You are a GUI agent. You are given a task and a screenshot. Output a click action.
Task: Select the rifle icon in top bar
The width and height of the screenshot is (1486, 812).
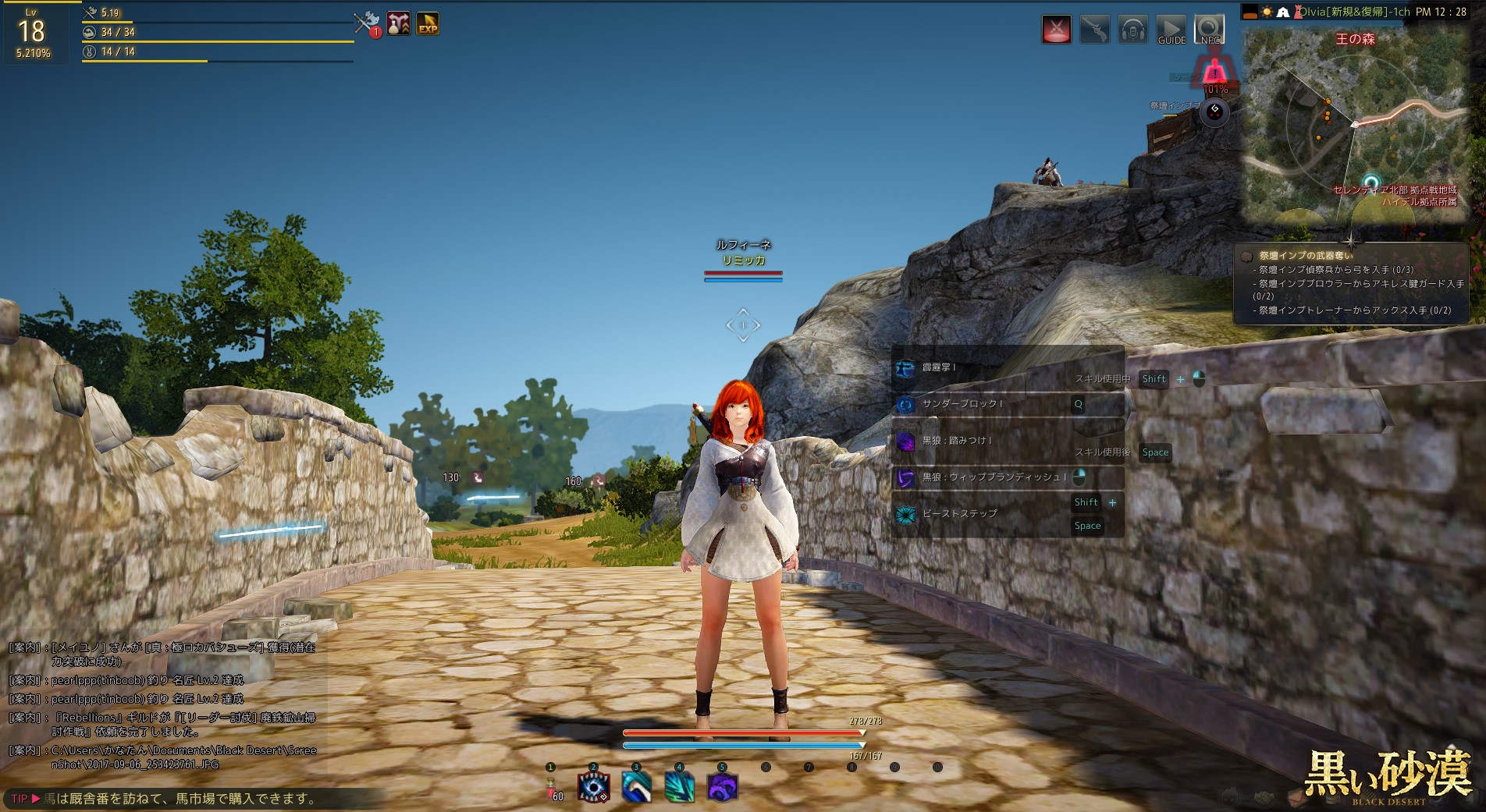pyautogui.click(x=1095, y=30)
